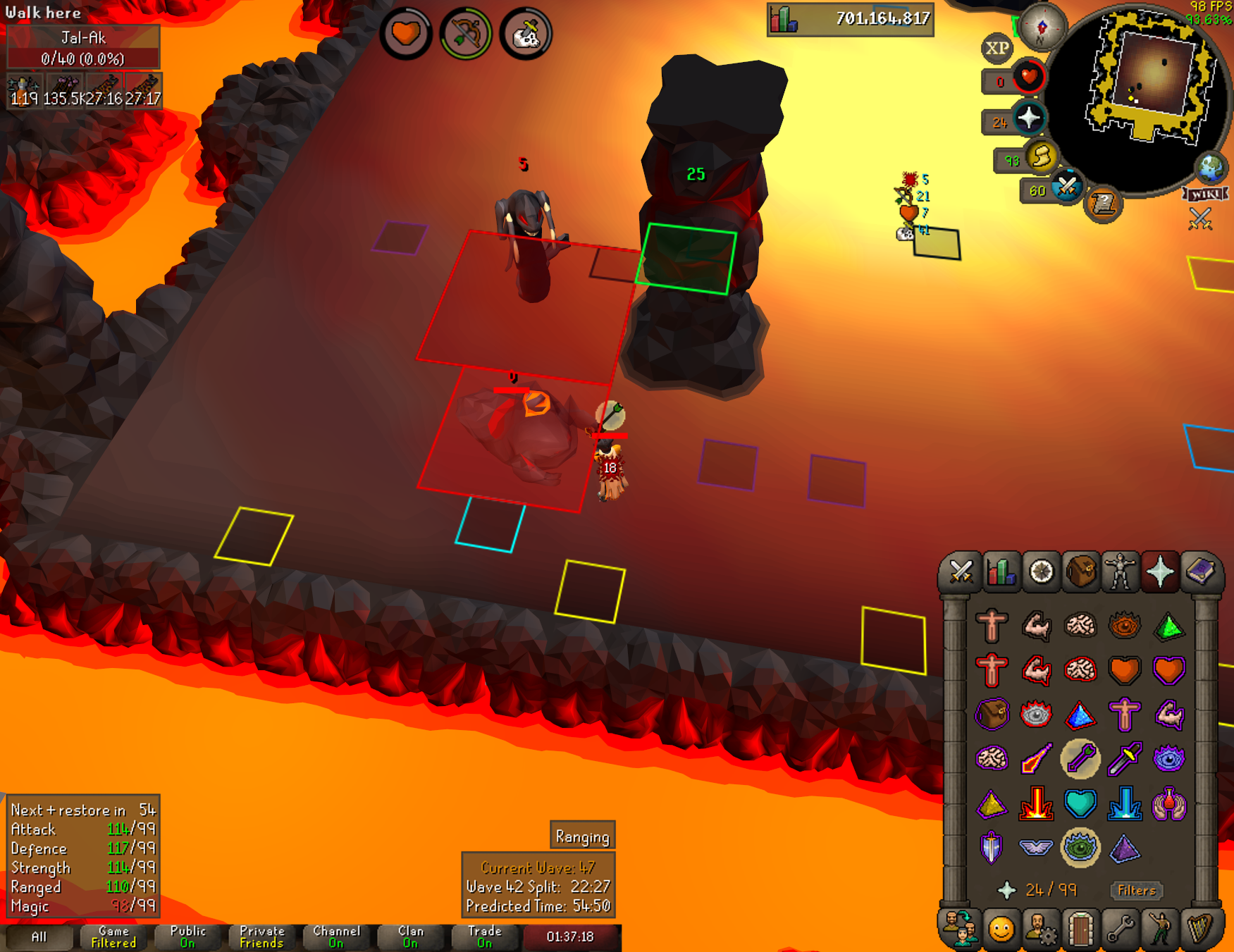Open the world map globe

point(1211,168)
